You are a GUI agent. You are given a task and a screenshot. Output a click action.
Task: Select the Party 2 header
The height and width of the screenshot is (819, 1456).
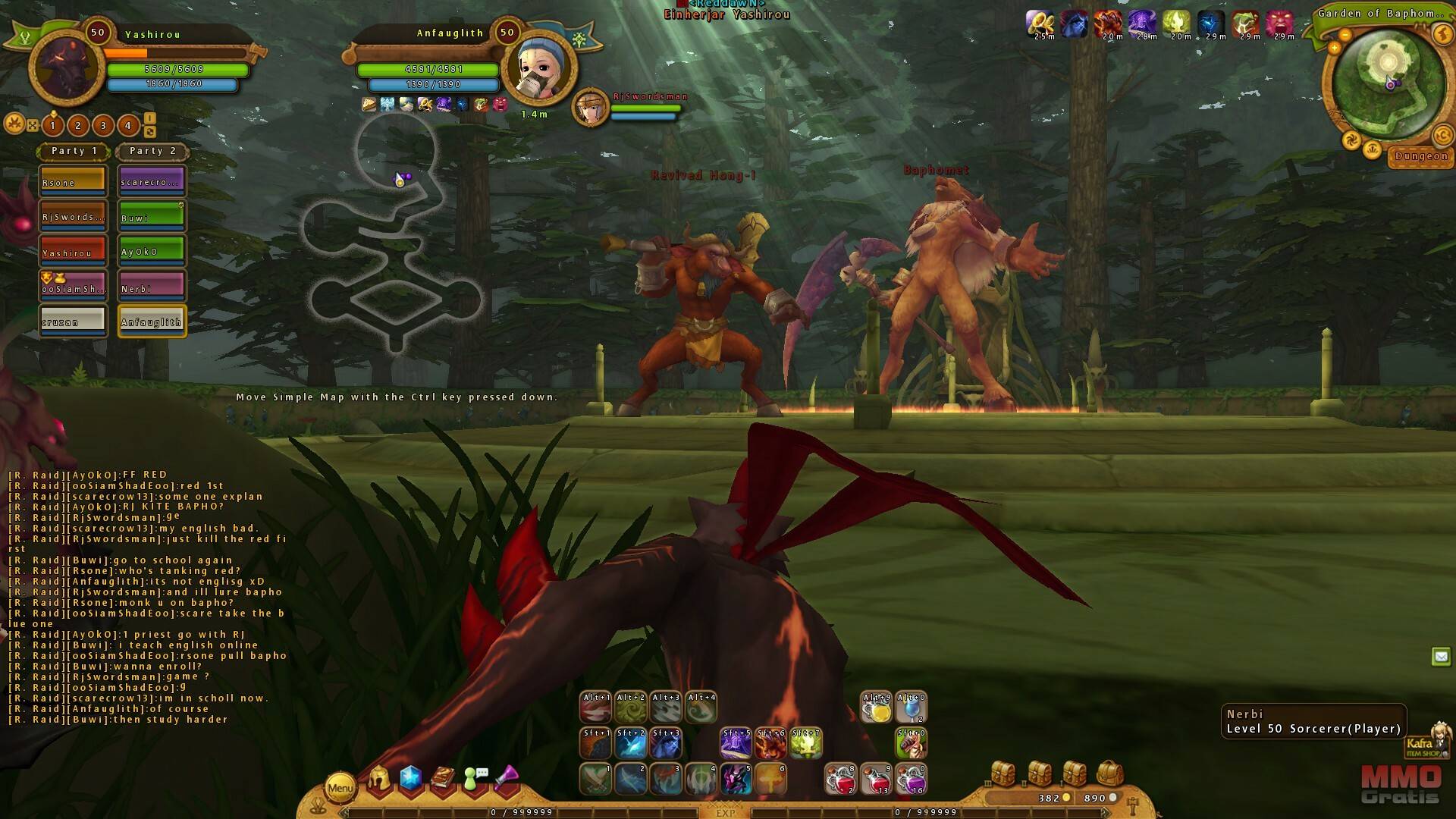point(152,151)
